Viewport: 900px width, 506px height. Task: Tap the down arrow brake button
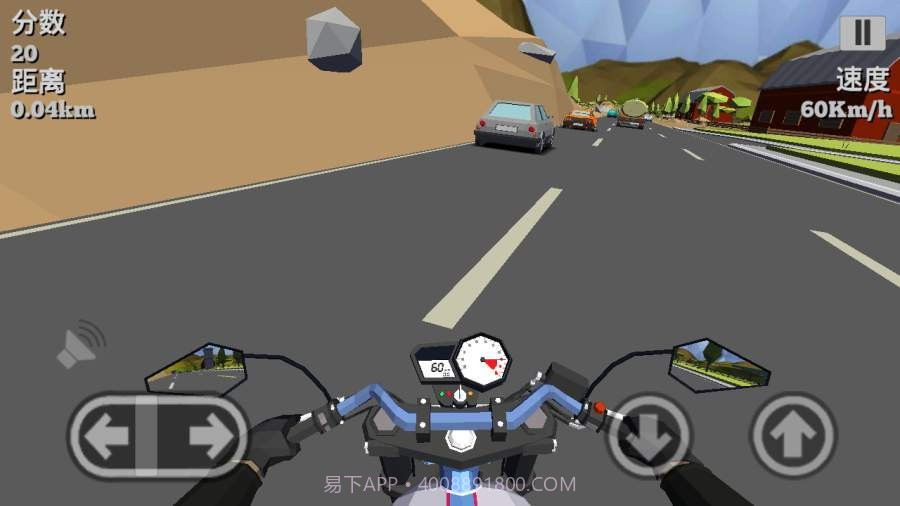click(x=650, y=436)
